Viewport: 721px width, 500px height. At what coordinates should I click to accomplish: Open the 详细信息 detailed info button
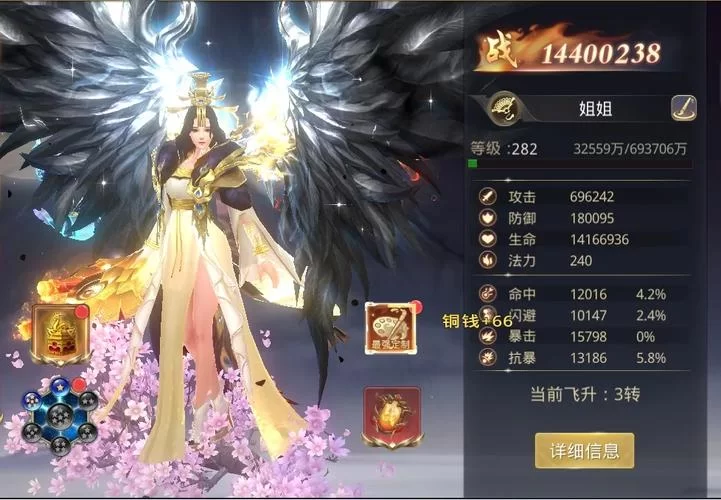tap(584, 450)
